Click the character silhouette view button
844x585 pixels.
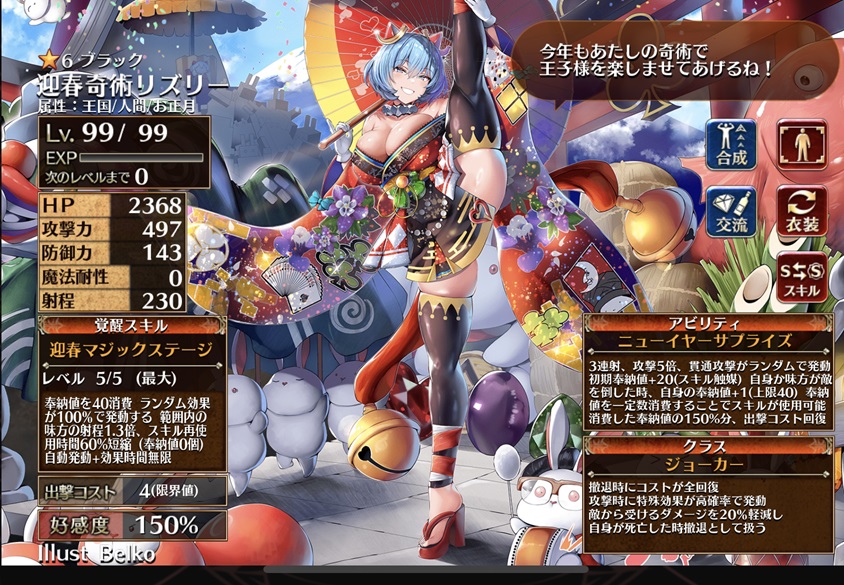click(x=802, y=144)
